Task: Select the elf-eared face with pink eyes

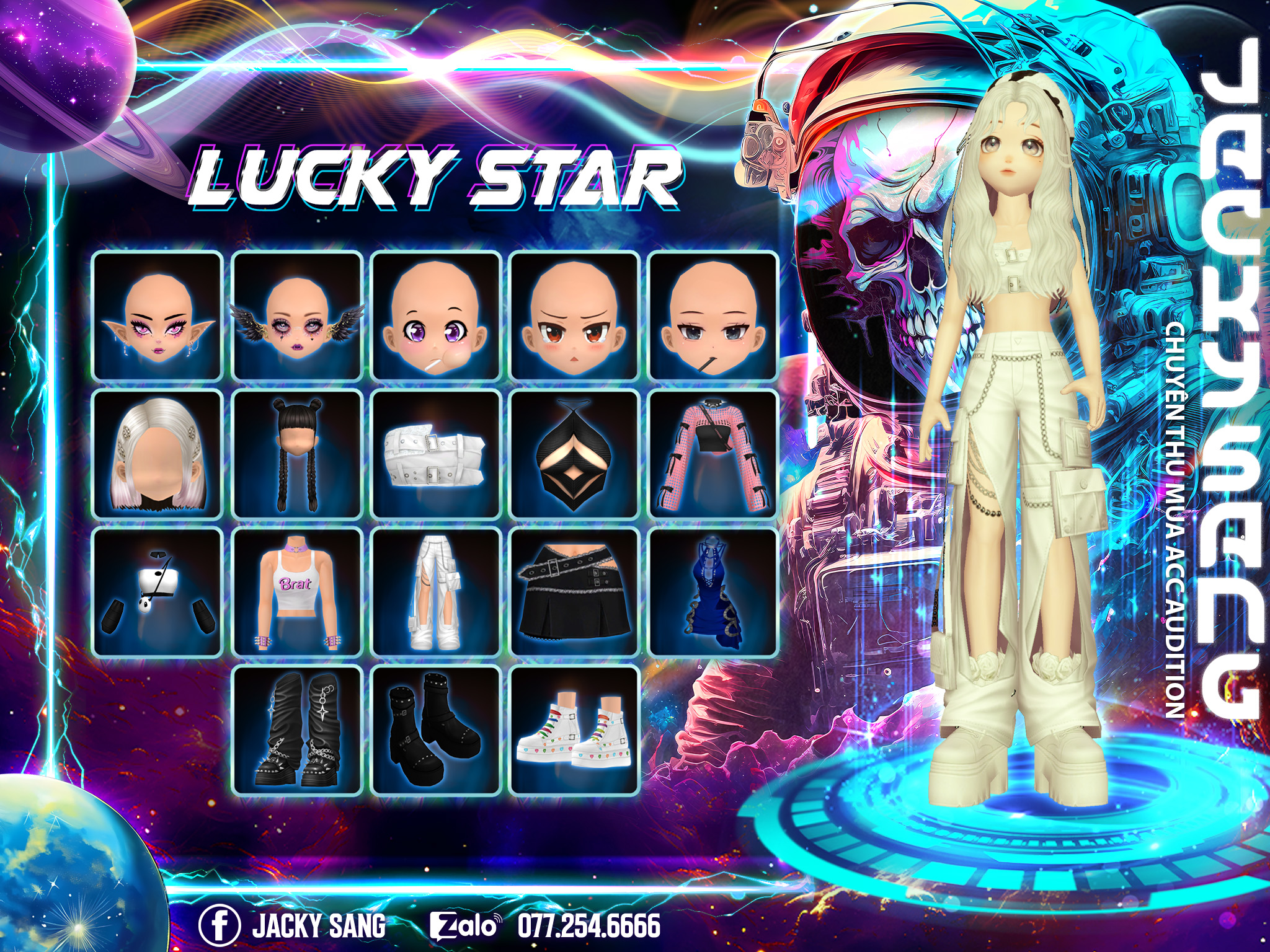Action: 158,316
